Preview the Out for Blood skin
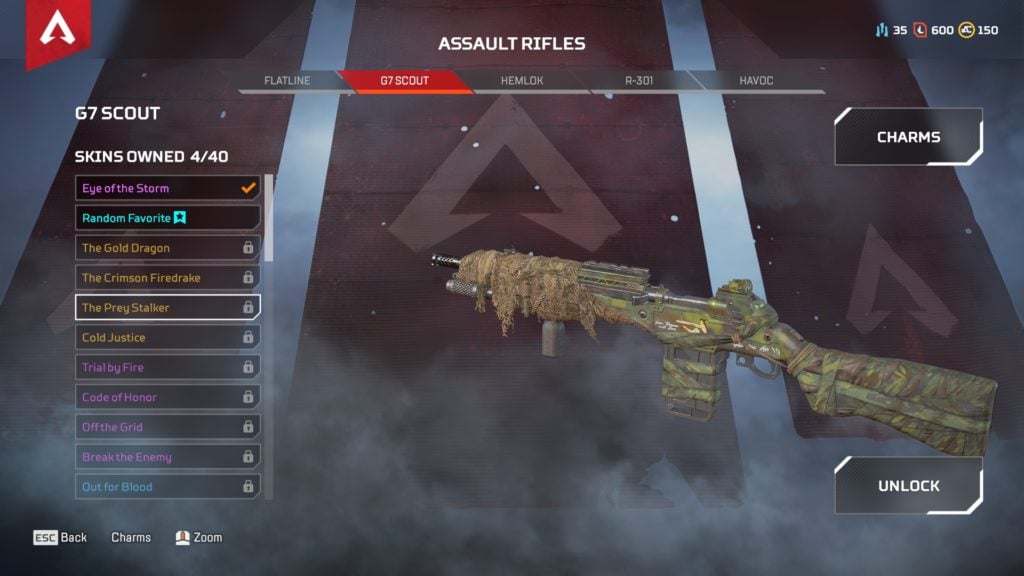1024x576 pixels. 168,487
